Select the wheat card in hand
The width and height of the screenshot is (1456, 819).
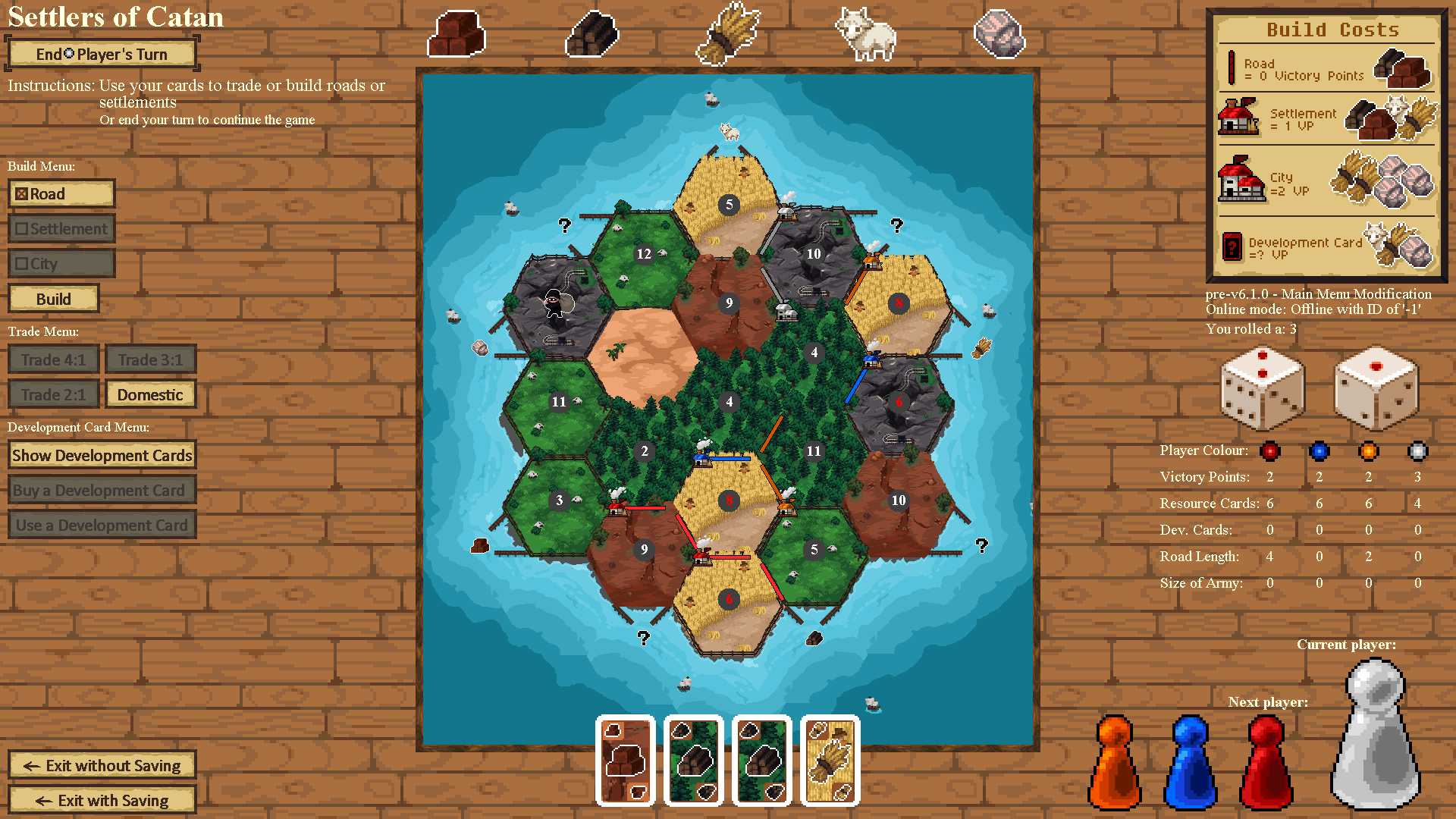(830, 761)
